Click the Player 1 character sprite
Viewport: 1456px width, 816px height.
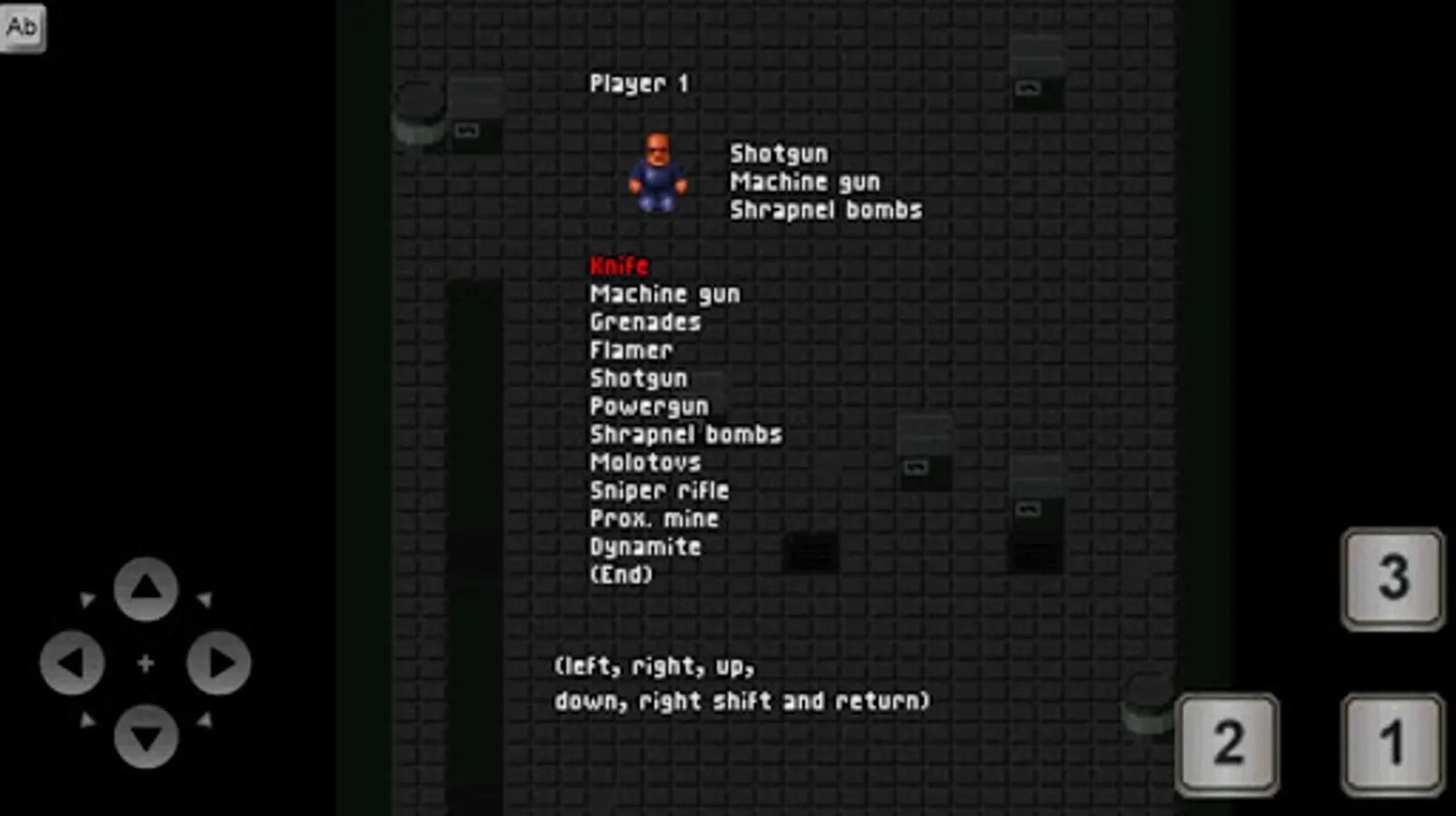[x=656, y=172]
